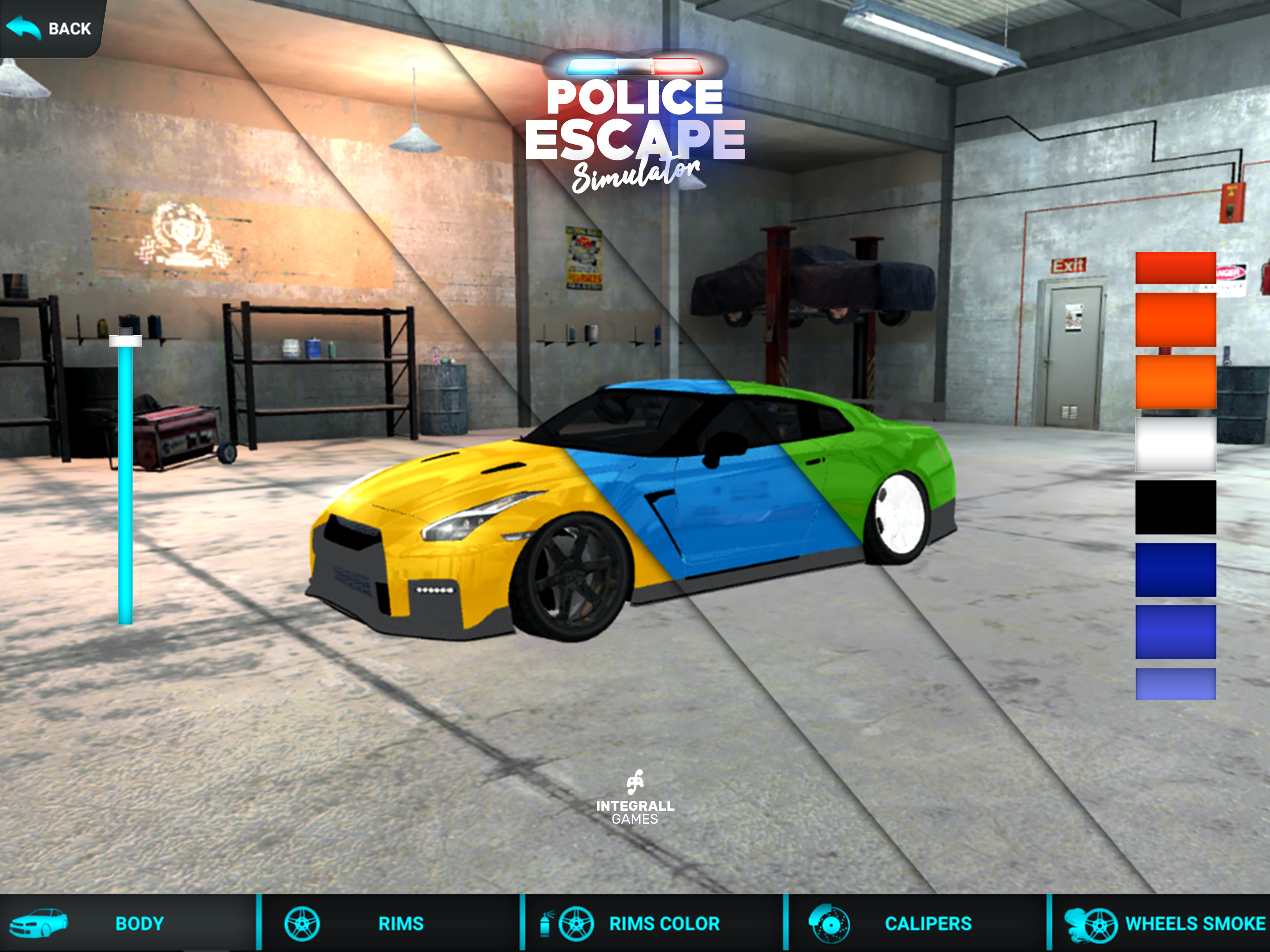
Task: Open the WHEELS SMOKE category
Action: [x=1165, y=923]
